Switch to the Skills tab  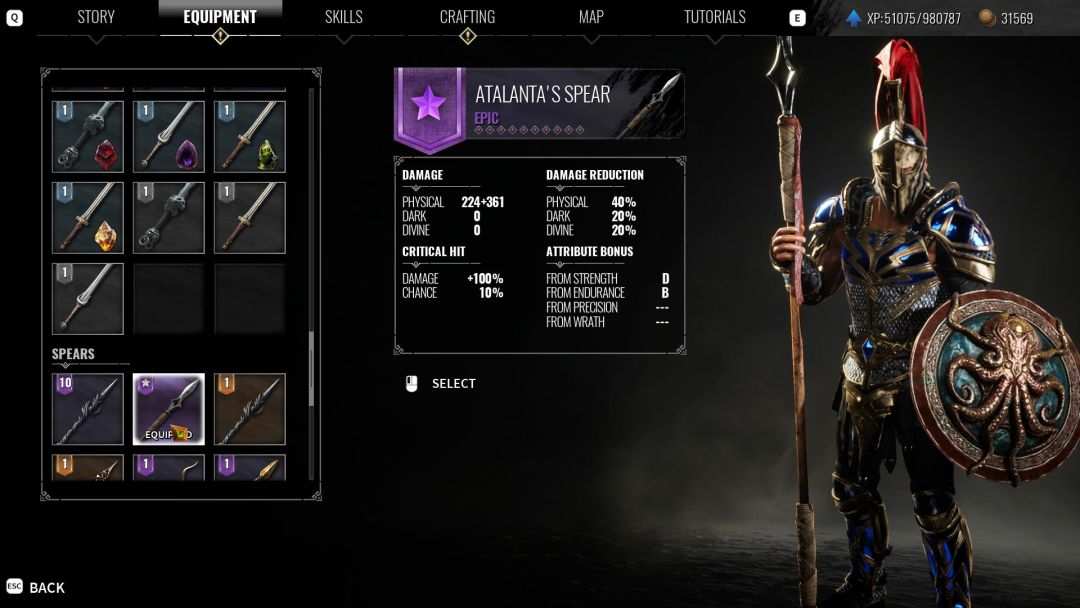point(343,17)
